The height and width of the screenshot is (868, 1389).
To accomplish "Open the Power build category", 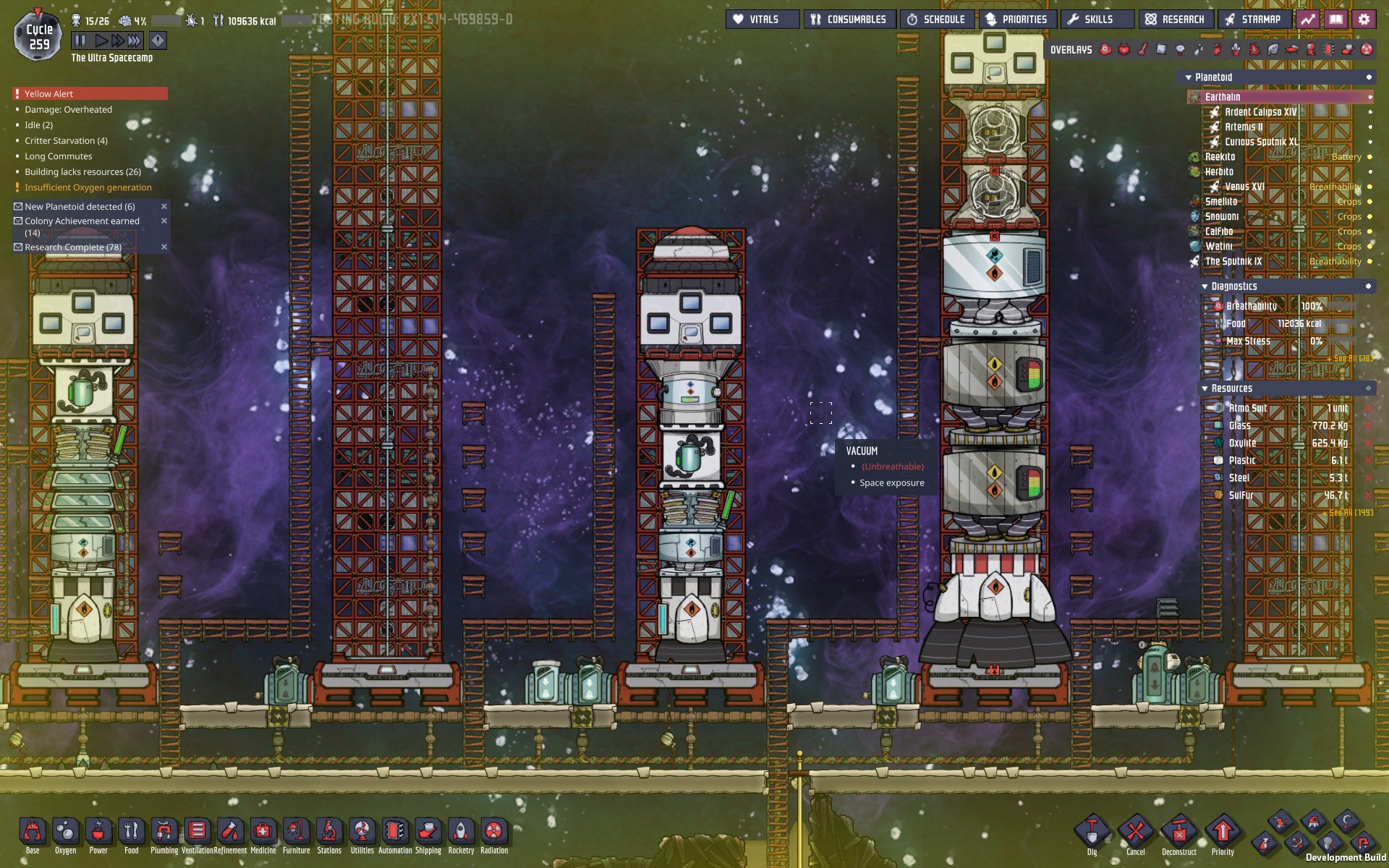I will coord(98,833).
